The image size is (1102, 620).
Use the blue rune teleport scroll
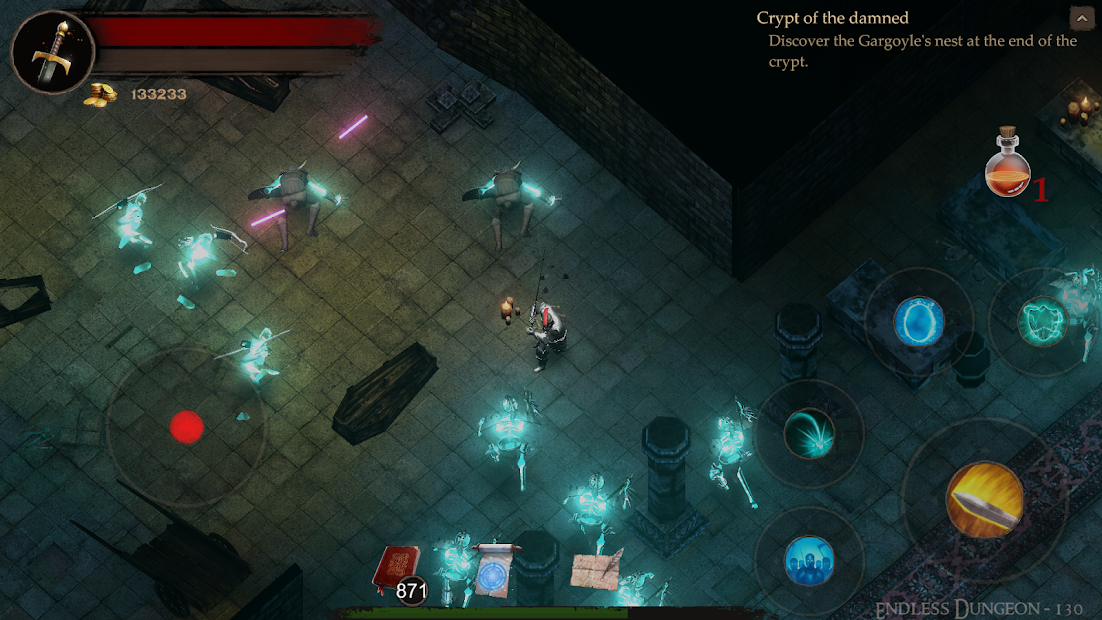point(494,571)
